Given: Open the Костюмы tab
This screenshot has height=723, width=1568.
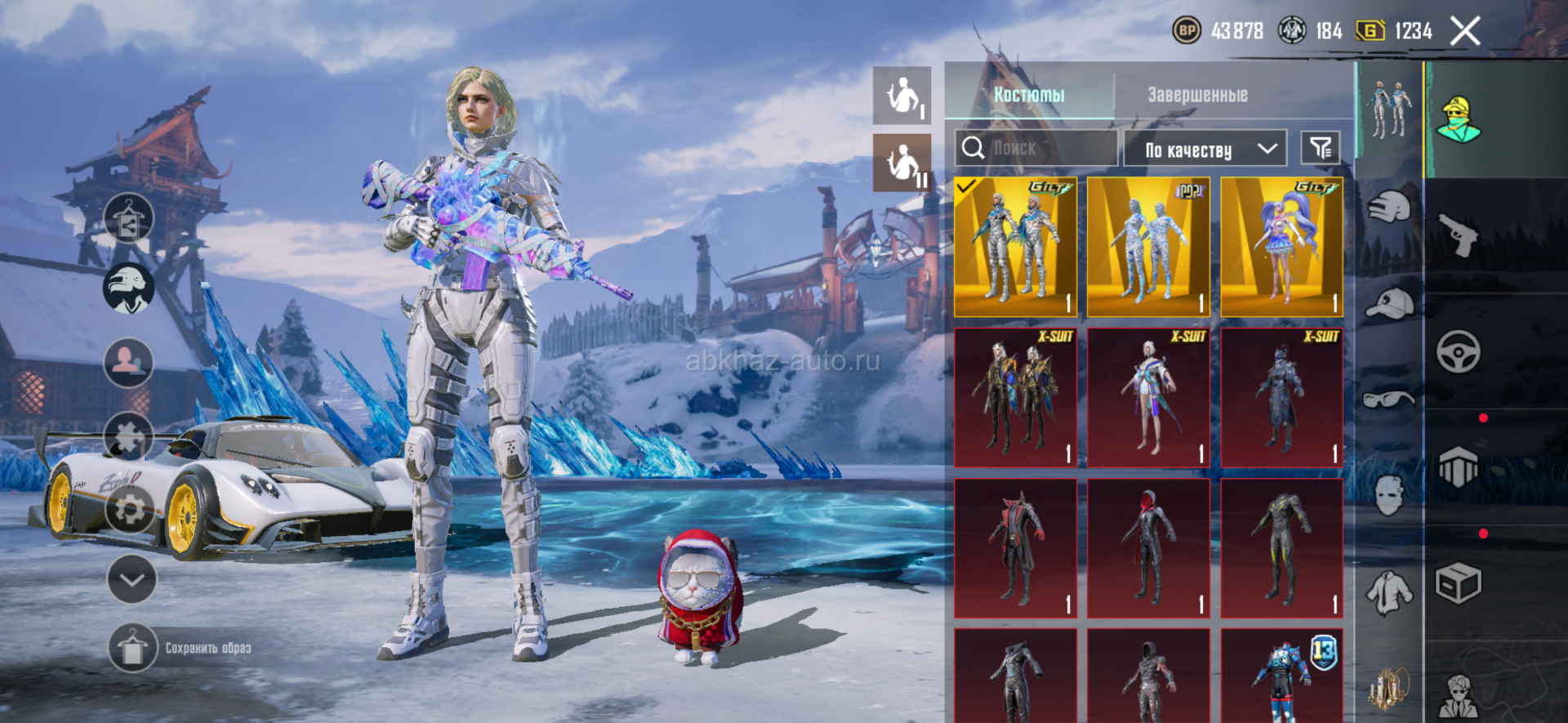Looking at the screenshot, I should tap(1029, 95).
